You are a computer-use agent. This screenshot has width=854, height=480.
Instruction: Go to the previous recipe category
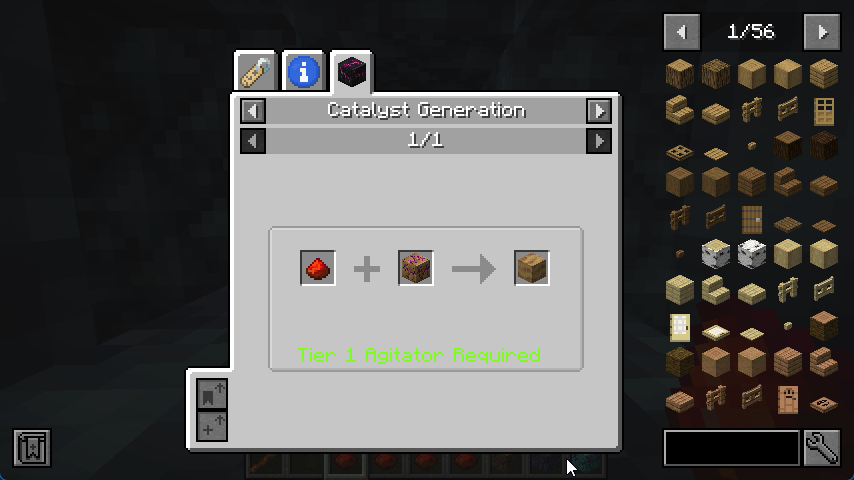[x=254, y=110]
